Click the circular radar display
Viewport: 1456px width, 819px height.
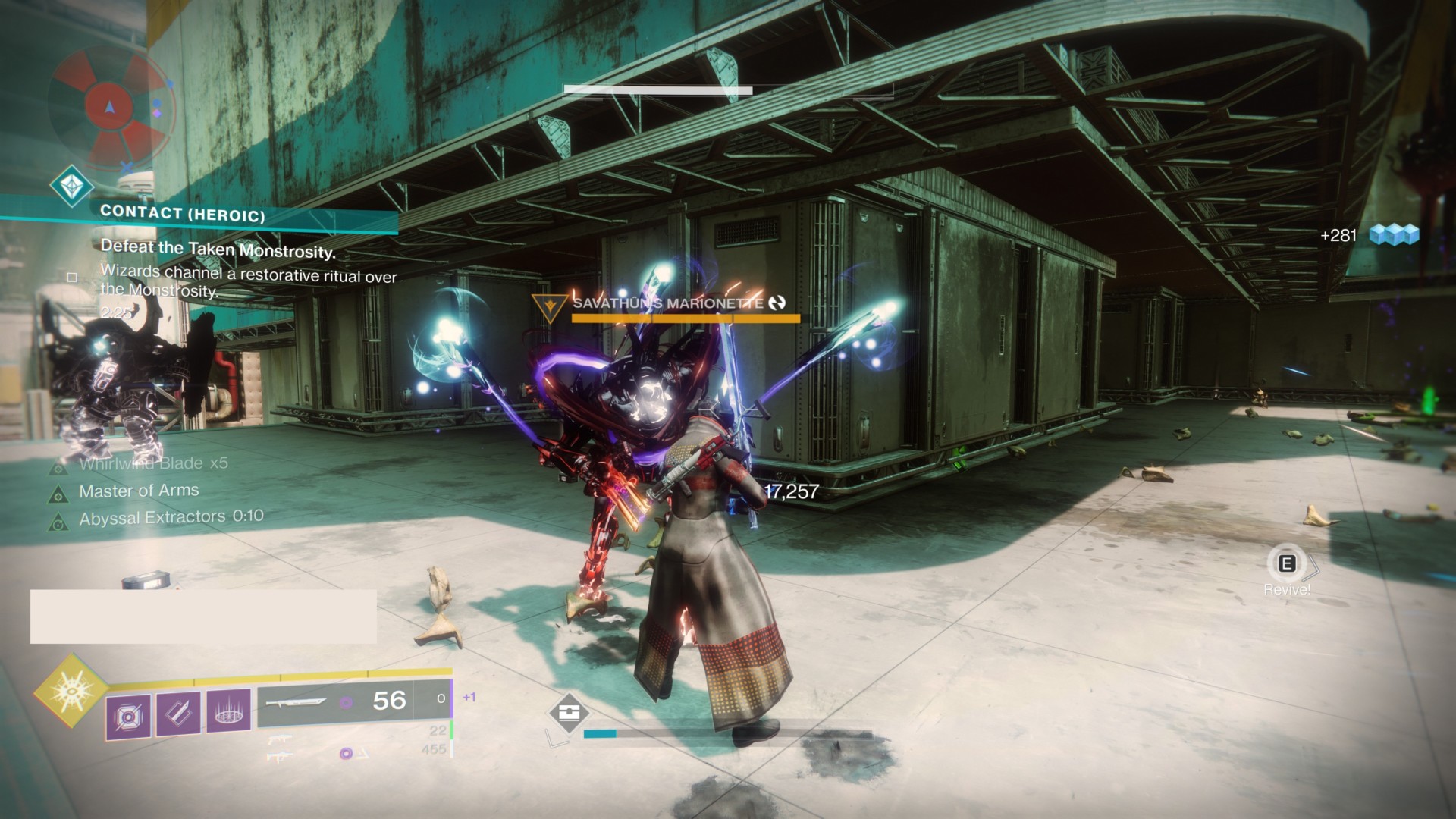pyautogui.click(x=111, y=106)
